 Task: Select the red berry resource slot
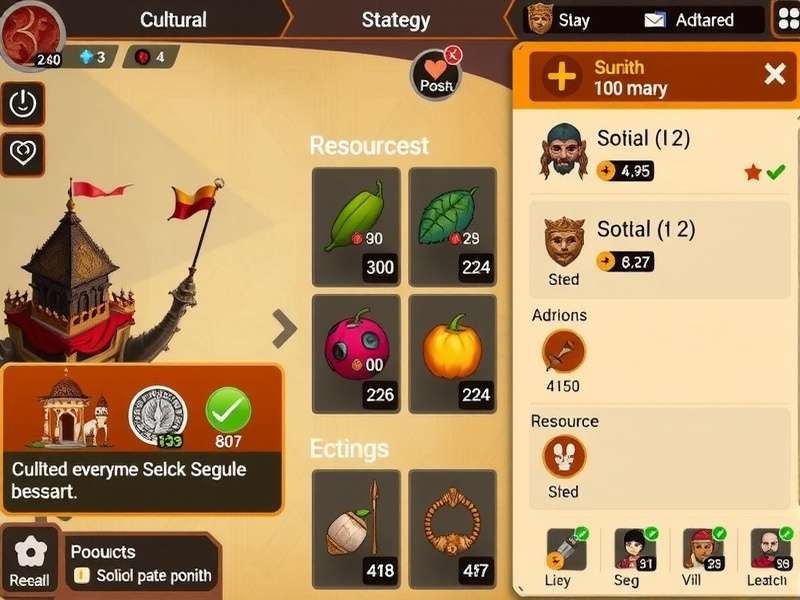point(356,352)
